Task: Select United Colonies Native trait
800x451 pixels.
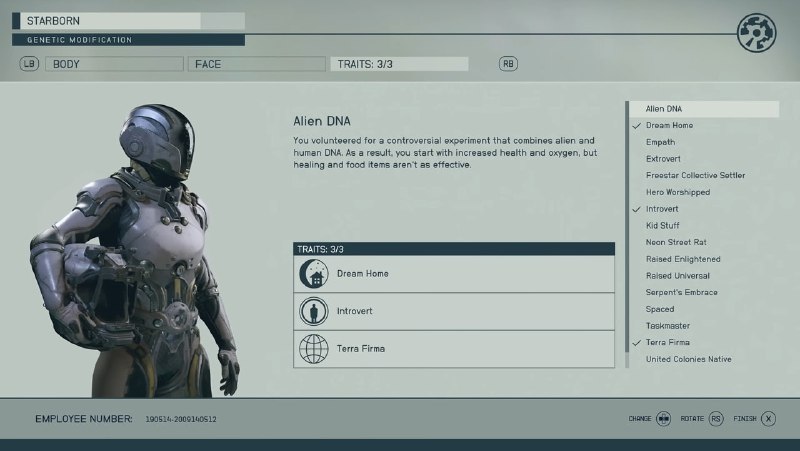Action: (x=689, y=359)
